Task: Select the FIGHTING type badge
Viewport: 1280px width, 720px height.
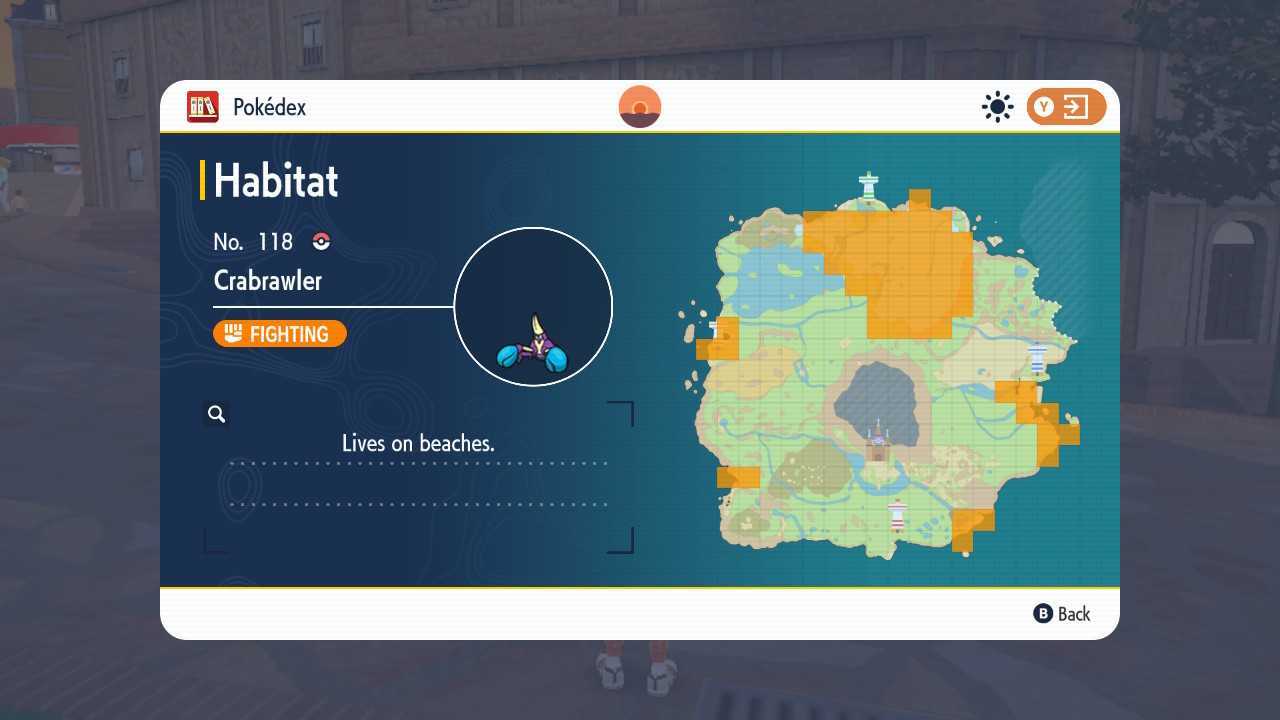Action: click(279, 334)
